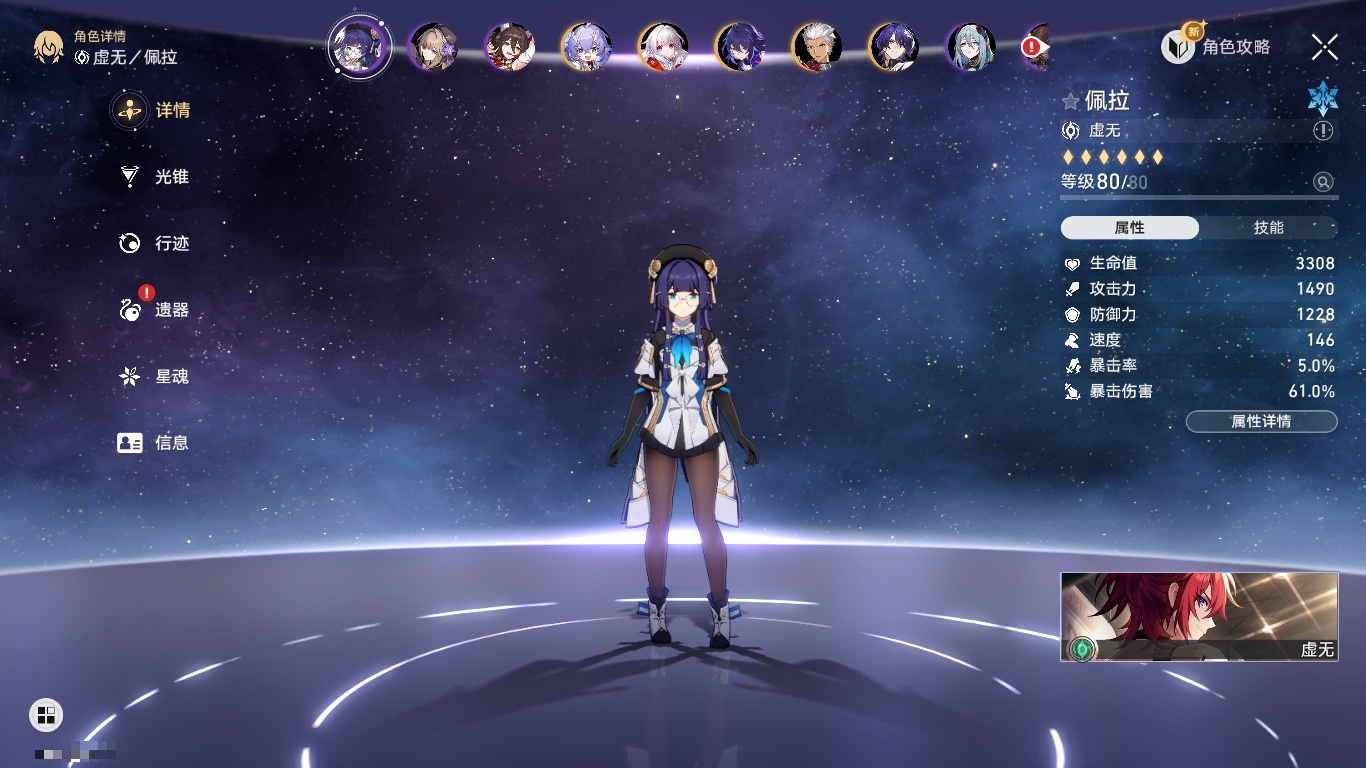Click the magnifier icon beside the level
The image size is (1366, 768).
(1323, 182)
